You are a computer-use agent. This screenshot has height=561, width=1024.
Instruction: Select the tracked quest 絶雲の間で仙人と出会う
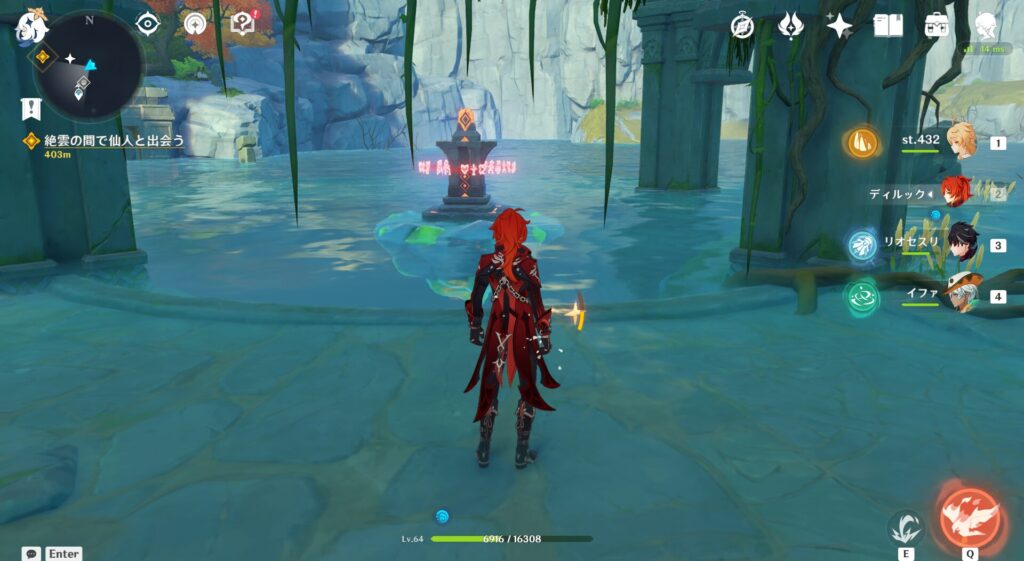point(114,141)
